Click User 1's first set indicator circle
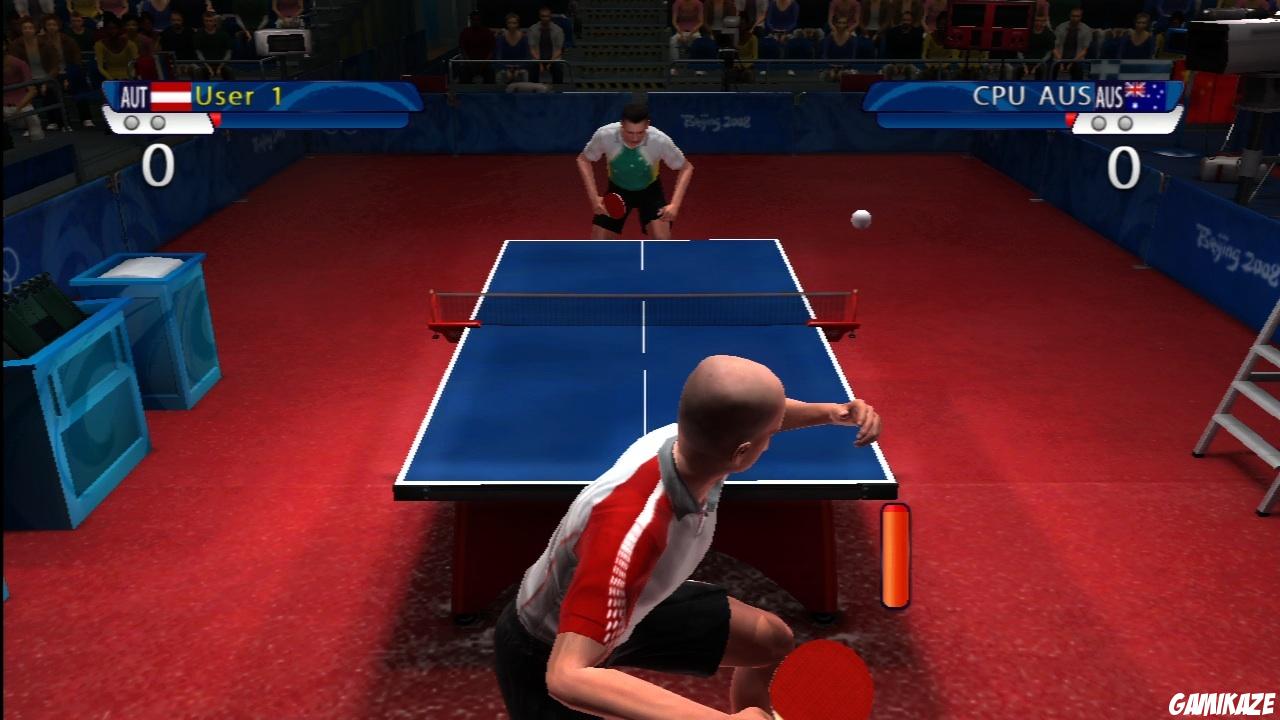The width and height of the screenshot is (1280, 720). pyautogui.click(x=132, y=122)
